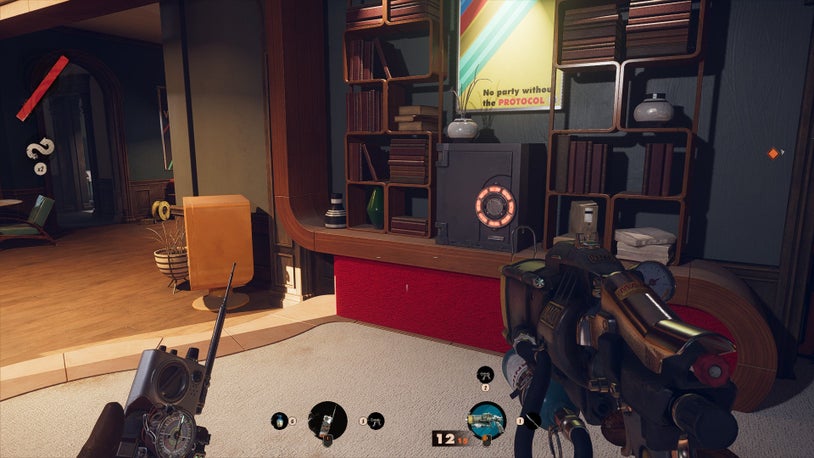Select the equipped weapon in the teal circle
This screenshot has width=814, height=458.
(x=486, y=419)
